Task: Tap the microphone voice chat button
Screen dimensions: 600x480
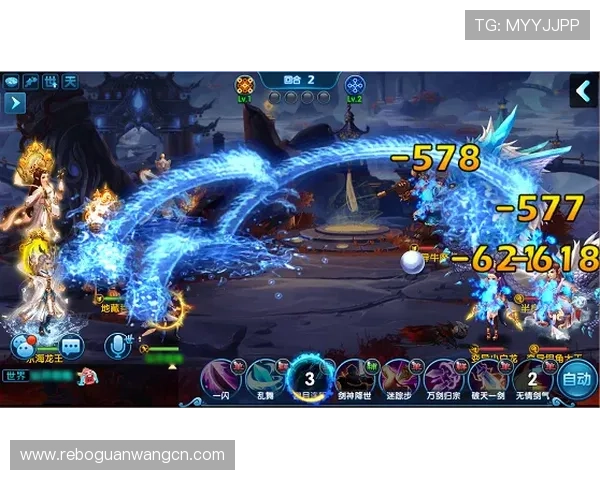Action: click(118, 346)
